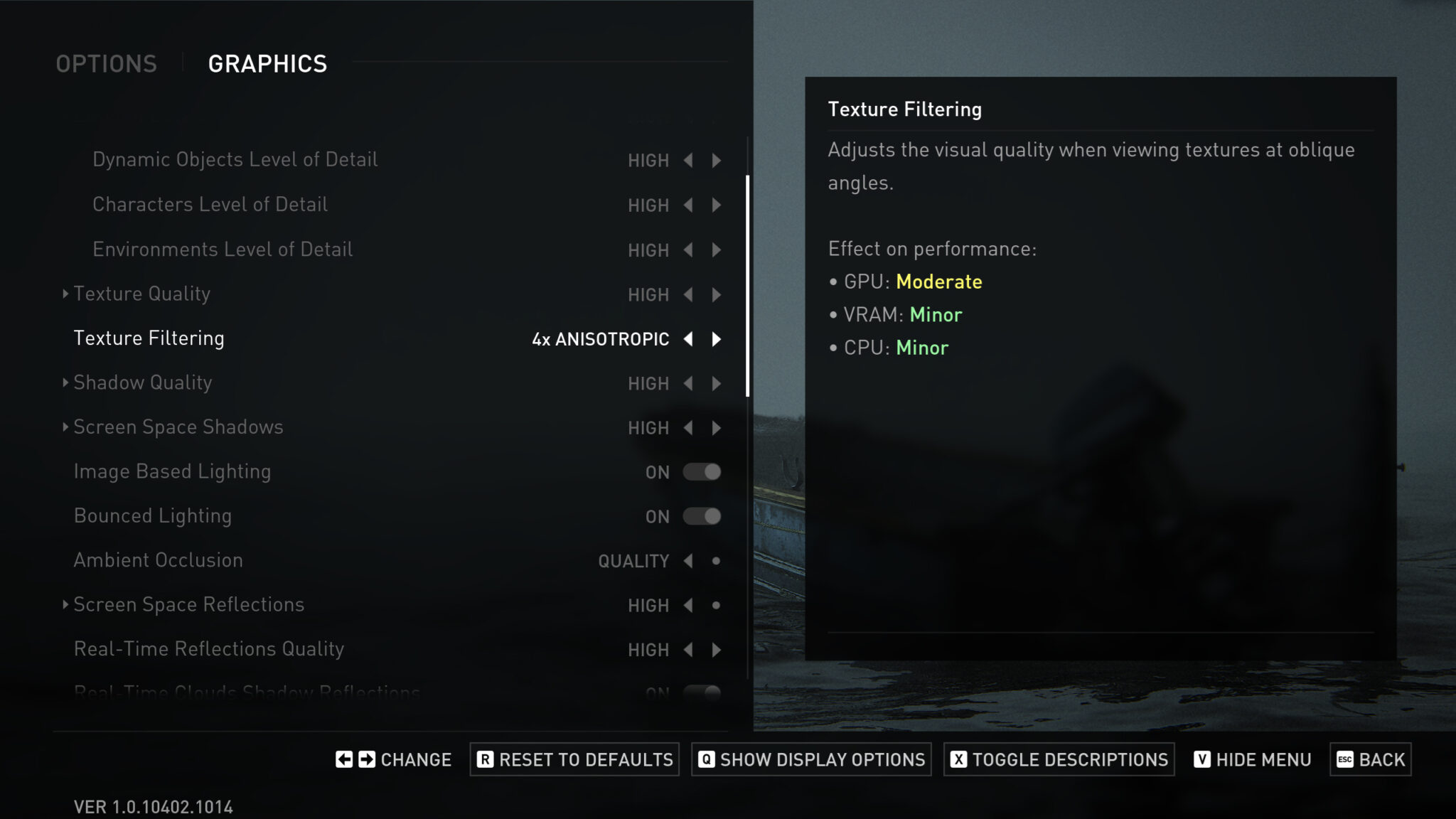Image resolution: width=1456 pixels, height=819 pixels.
Task: Increase Shadow Quality using its right arrow
Action: click(x=716, y=383)
